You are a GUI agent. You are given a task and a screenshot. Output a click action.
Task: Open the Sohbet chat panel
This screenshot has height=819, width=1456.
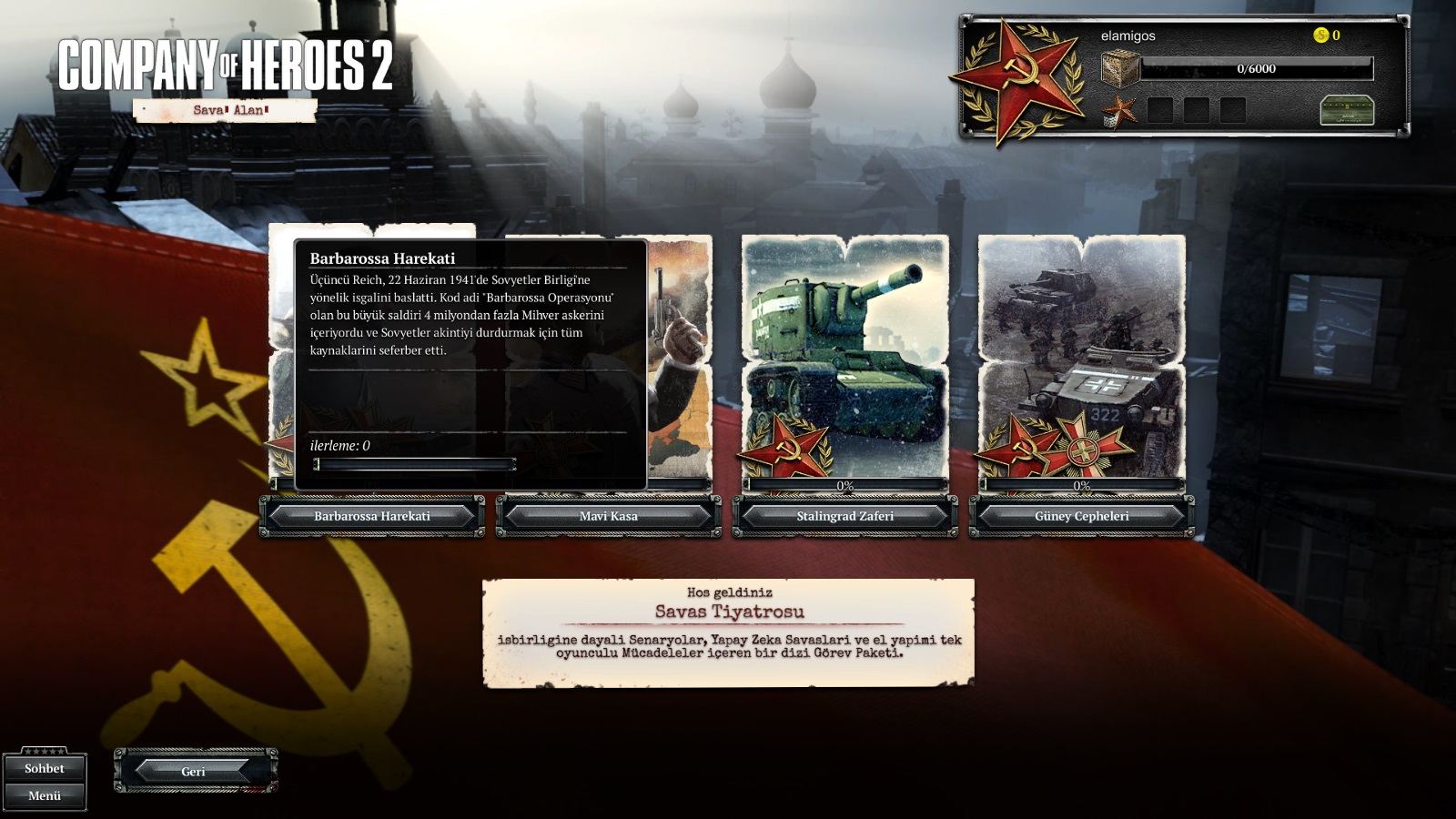coord(45,768)
